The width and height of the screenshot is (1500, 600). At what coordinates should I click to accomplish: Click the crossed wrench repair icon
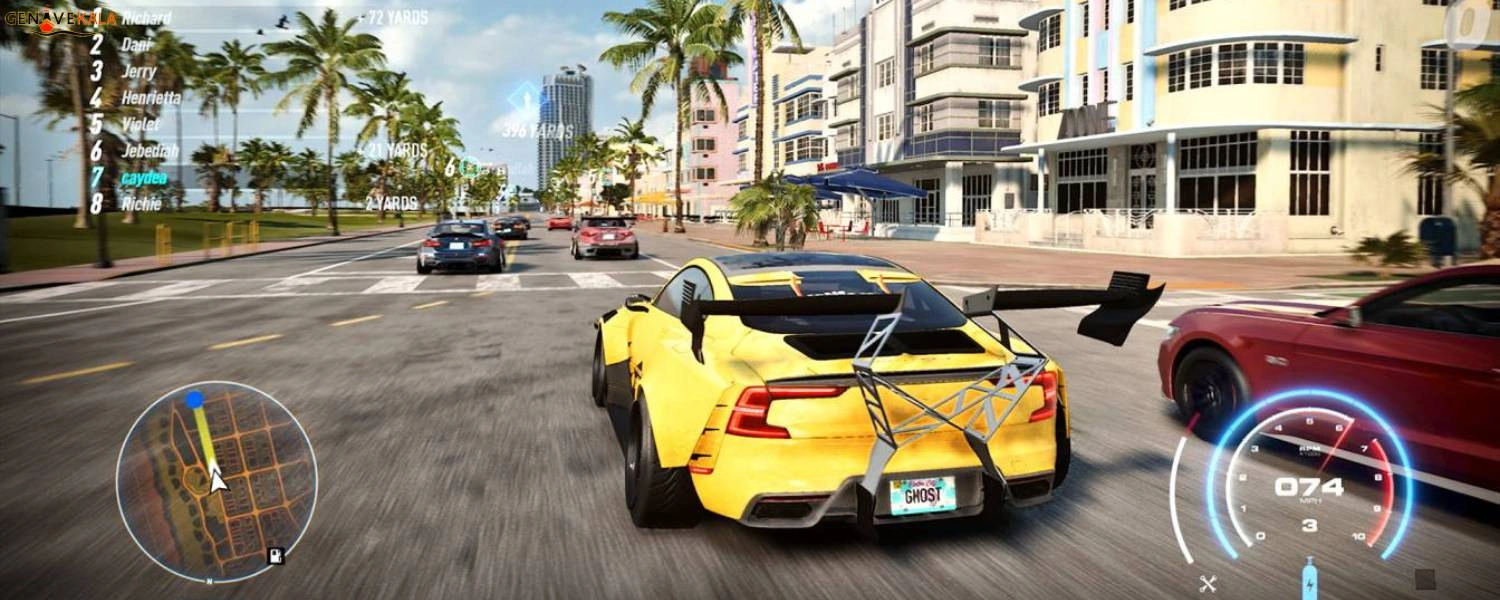[x=1207, y=582]
